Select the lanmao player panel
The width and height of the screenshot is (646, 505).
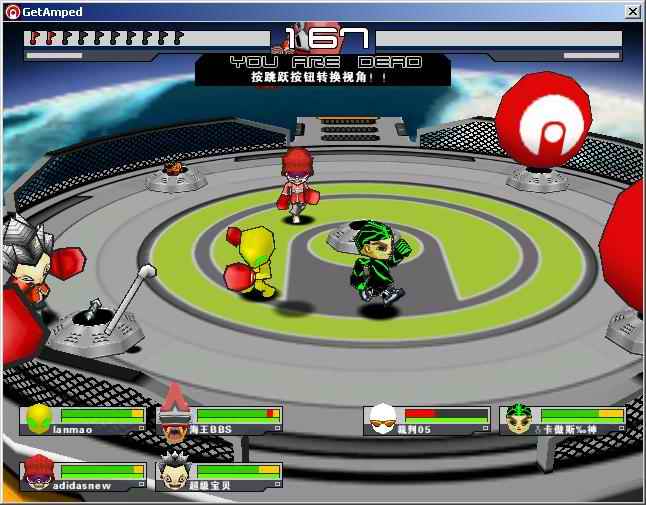84,420
